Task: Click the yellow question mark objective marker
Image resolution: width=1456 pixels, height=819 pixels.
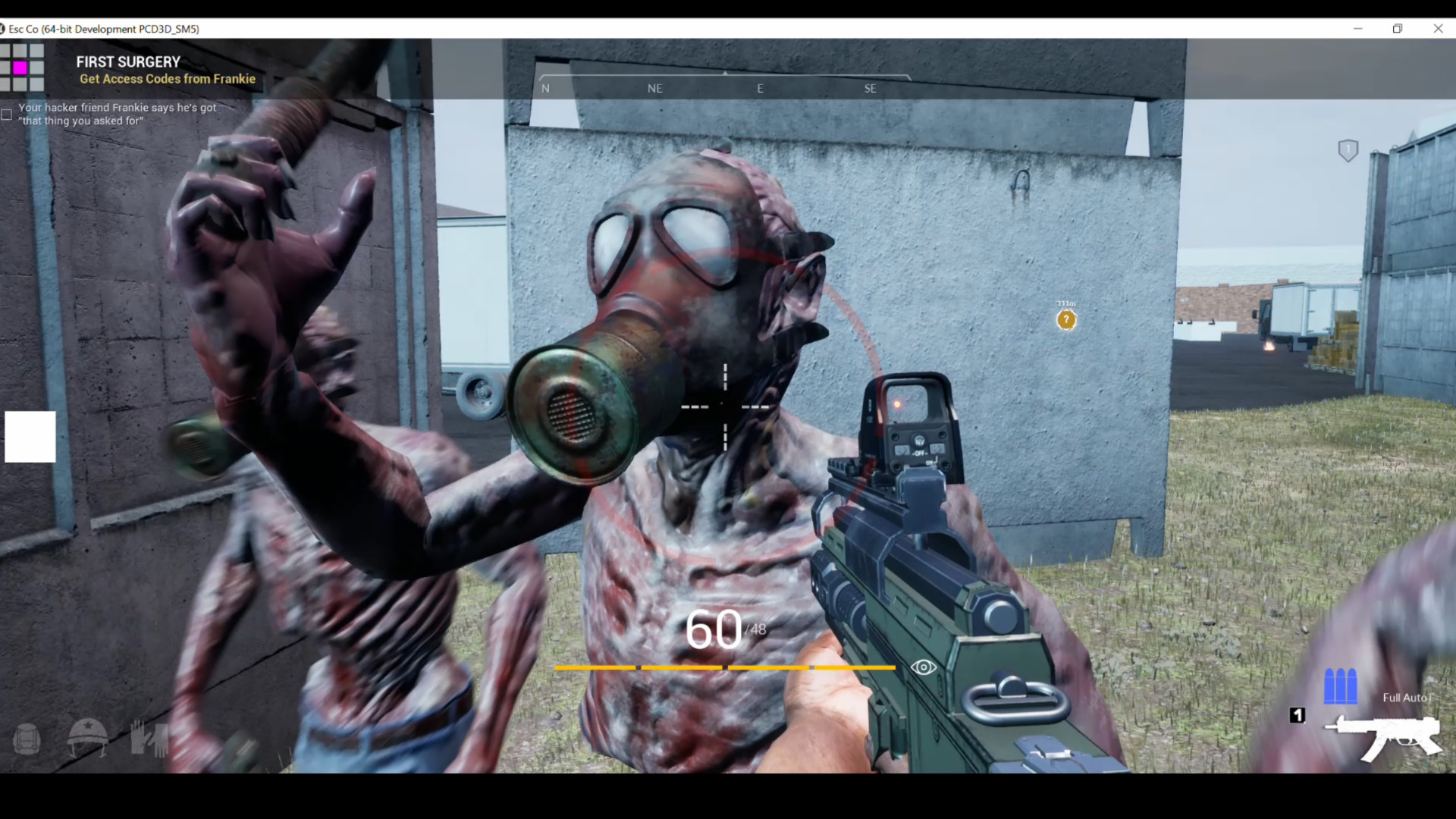Action: coord(1066,320)
